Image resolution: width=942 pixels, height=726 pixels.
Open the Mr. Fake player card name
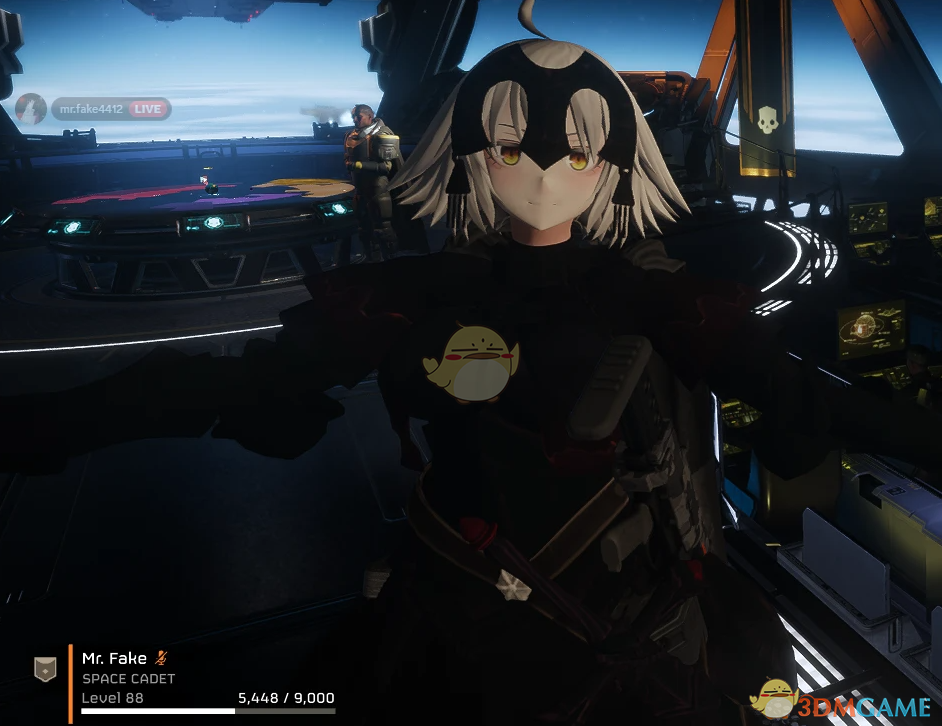click(x=113, y=658)
